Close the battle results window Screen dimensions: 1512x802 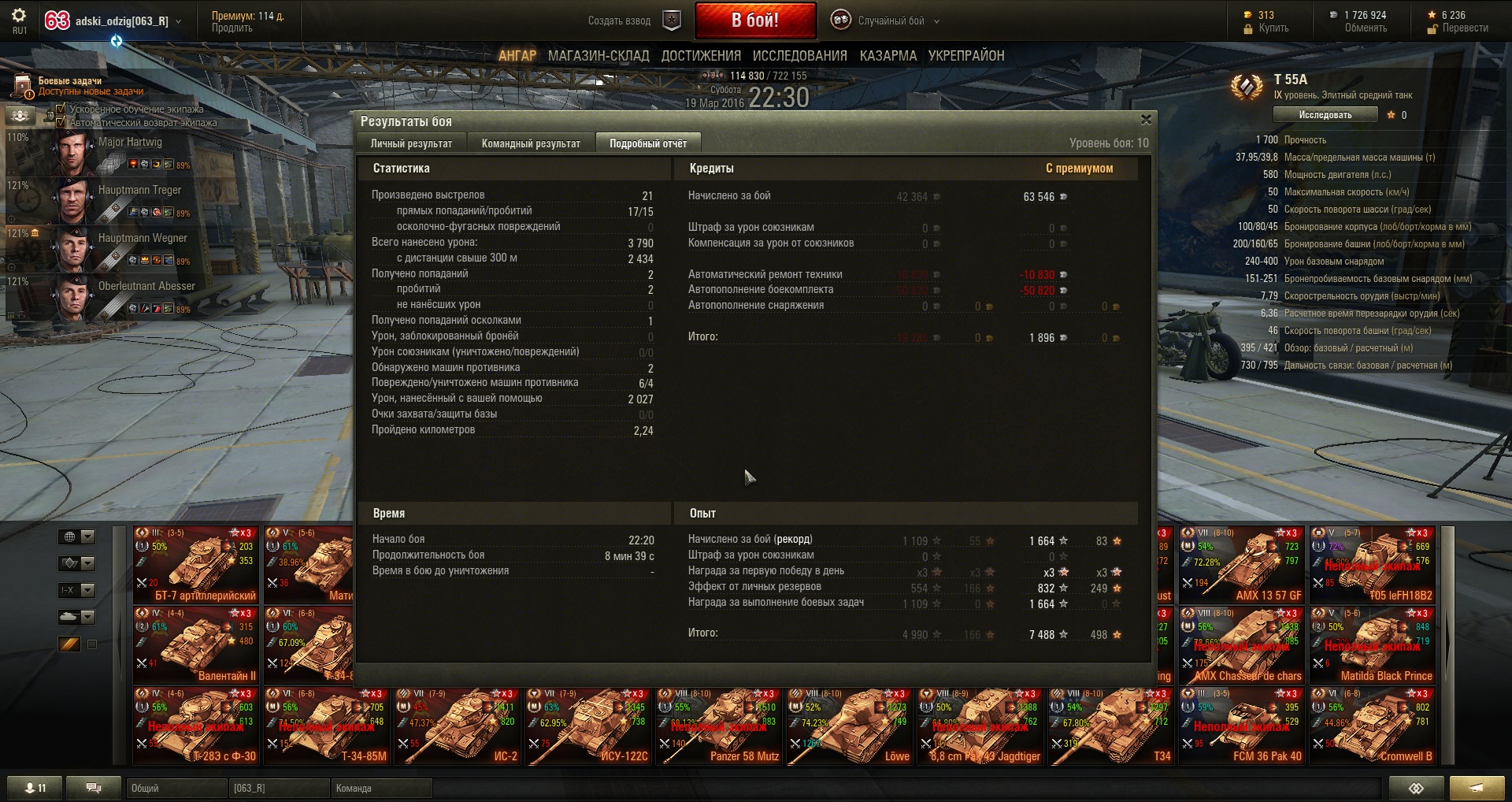pos(1146,120)
